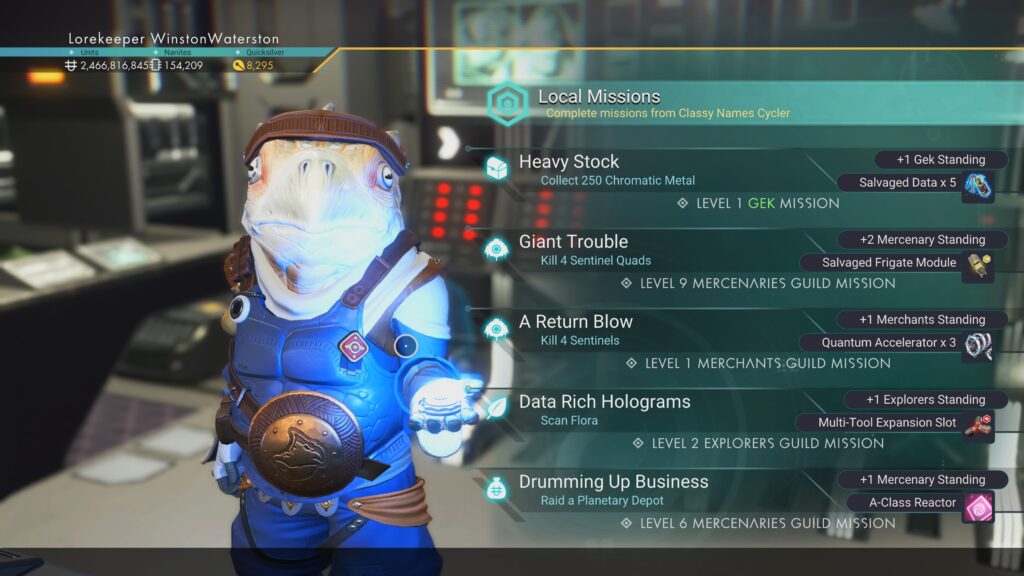Examine the A-Class Reactor reward icon
The width and height of the screenshot is (1024, 576).
click(x=978, y=506)
